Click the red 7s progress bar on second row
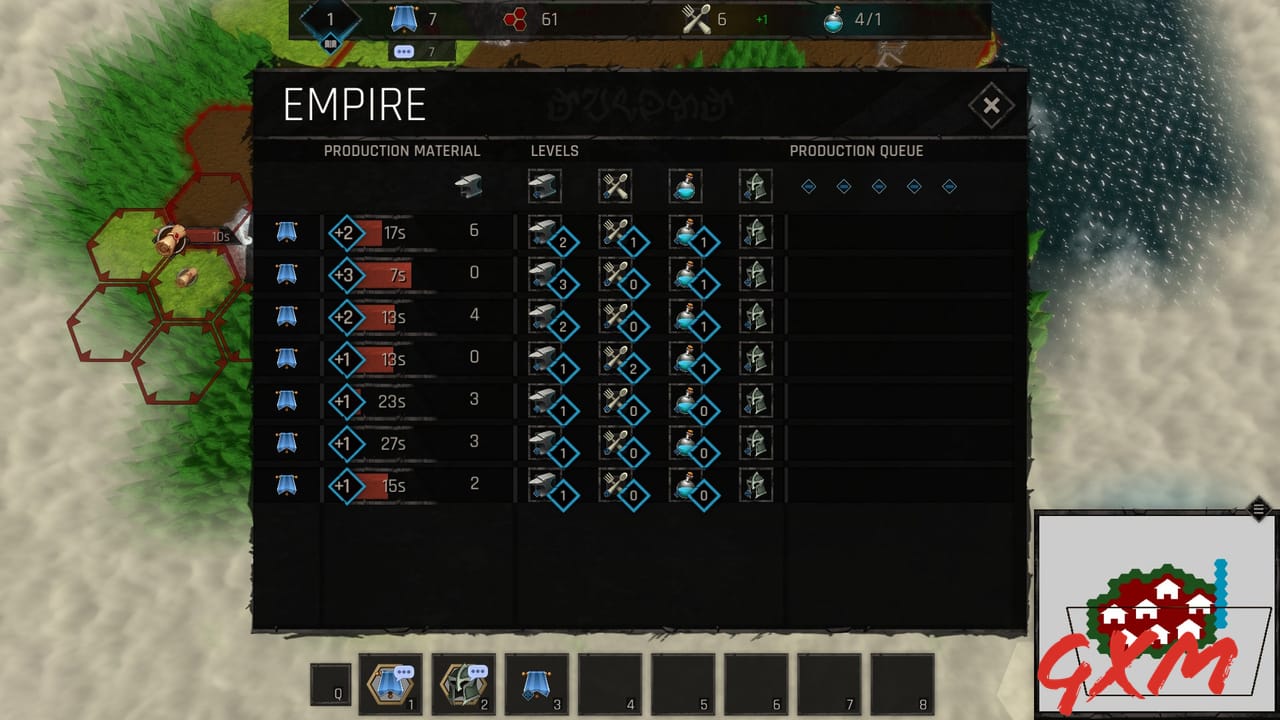Image resolution: width=1280 pixels, height=720 pixels. coord(384,274)
